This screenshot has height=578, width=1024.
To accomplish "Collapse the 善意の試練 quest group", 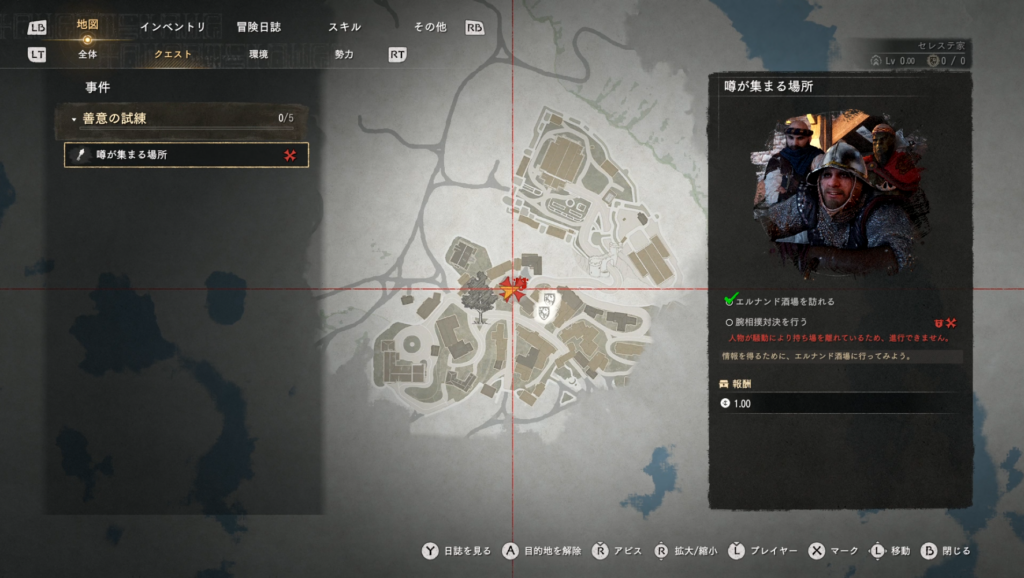I will [75, 119].
